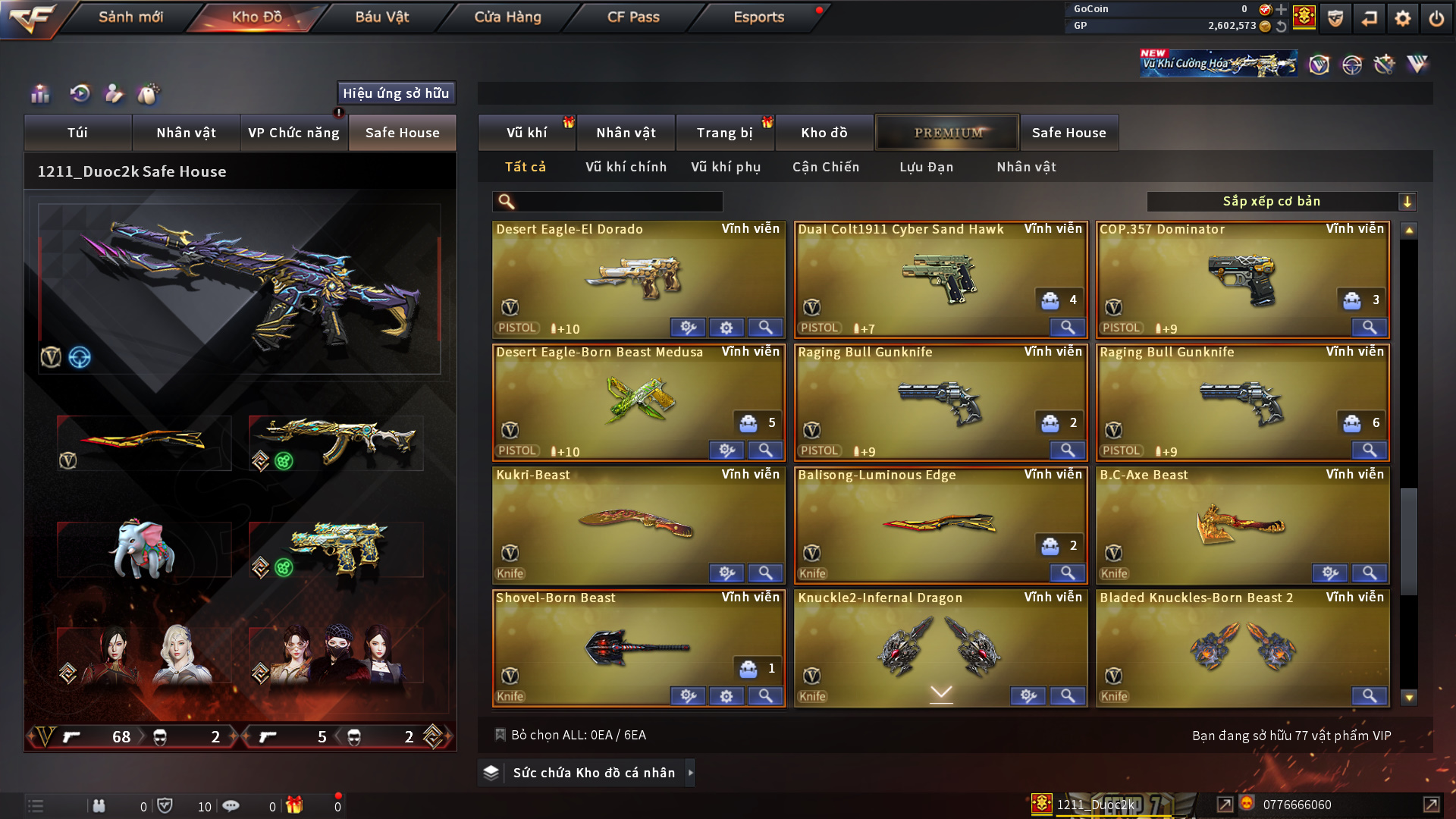The width and height of the screenshot is (1456, 819).
Task: Open the Esports menu
Action: point(758,17)
